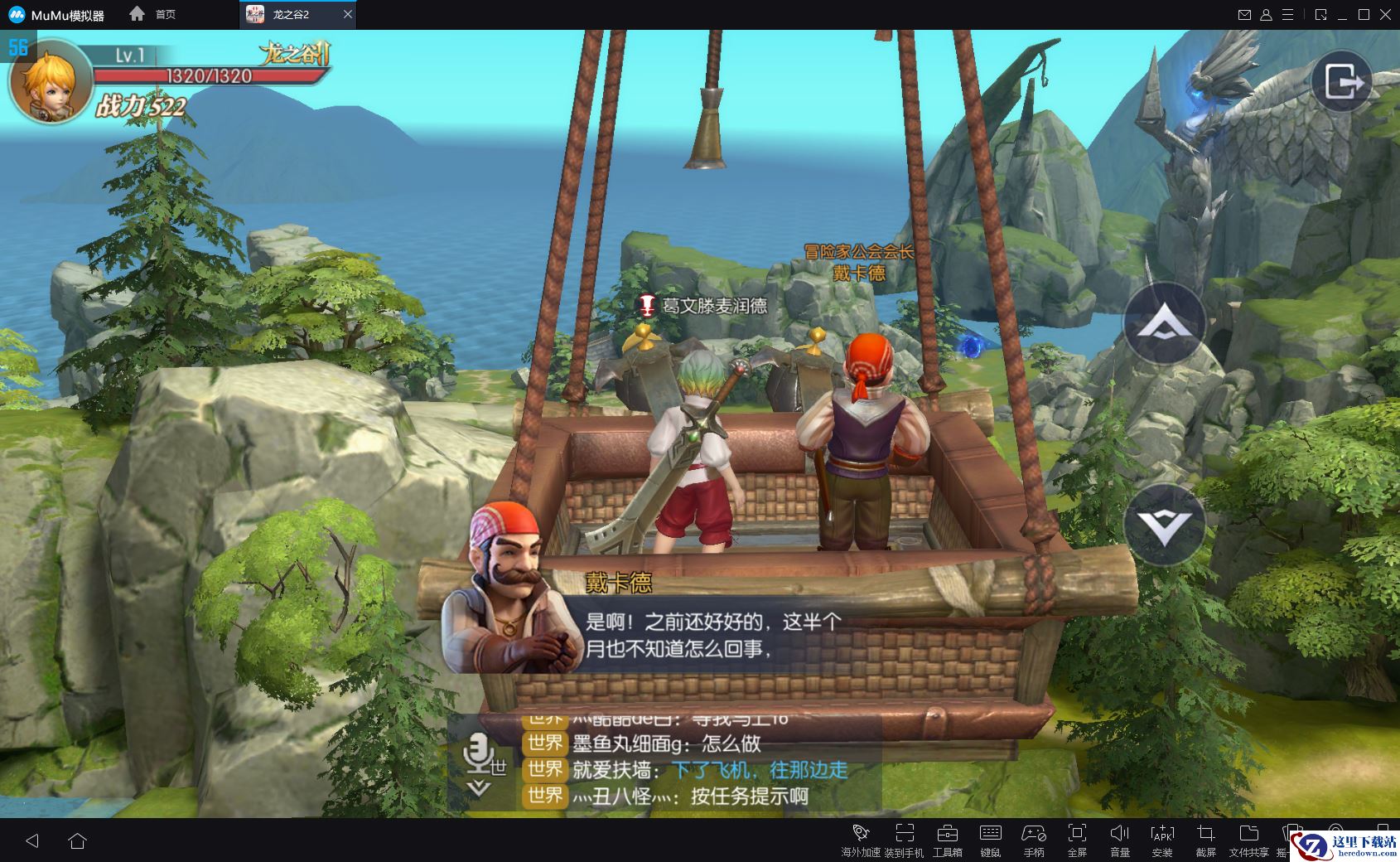Activate the voice chat microphone icon
The width and height of the screenshot is (1400, 862).
tap(477, 753)
